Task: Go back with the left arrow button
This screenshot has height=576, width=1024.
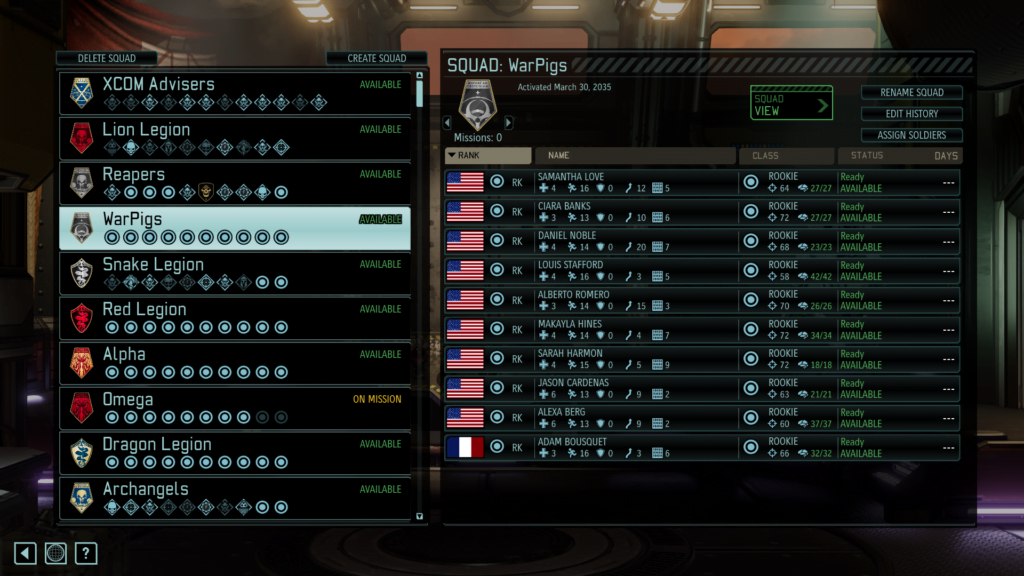Action: [x=25, y=553]
